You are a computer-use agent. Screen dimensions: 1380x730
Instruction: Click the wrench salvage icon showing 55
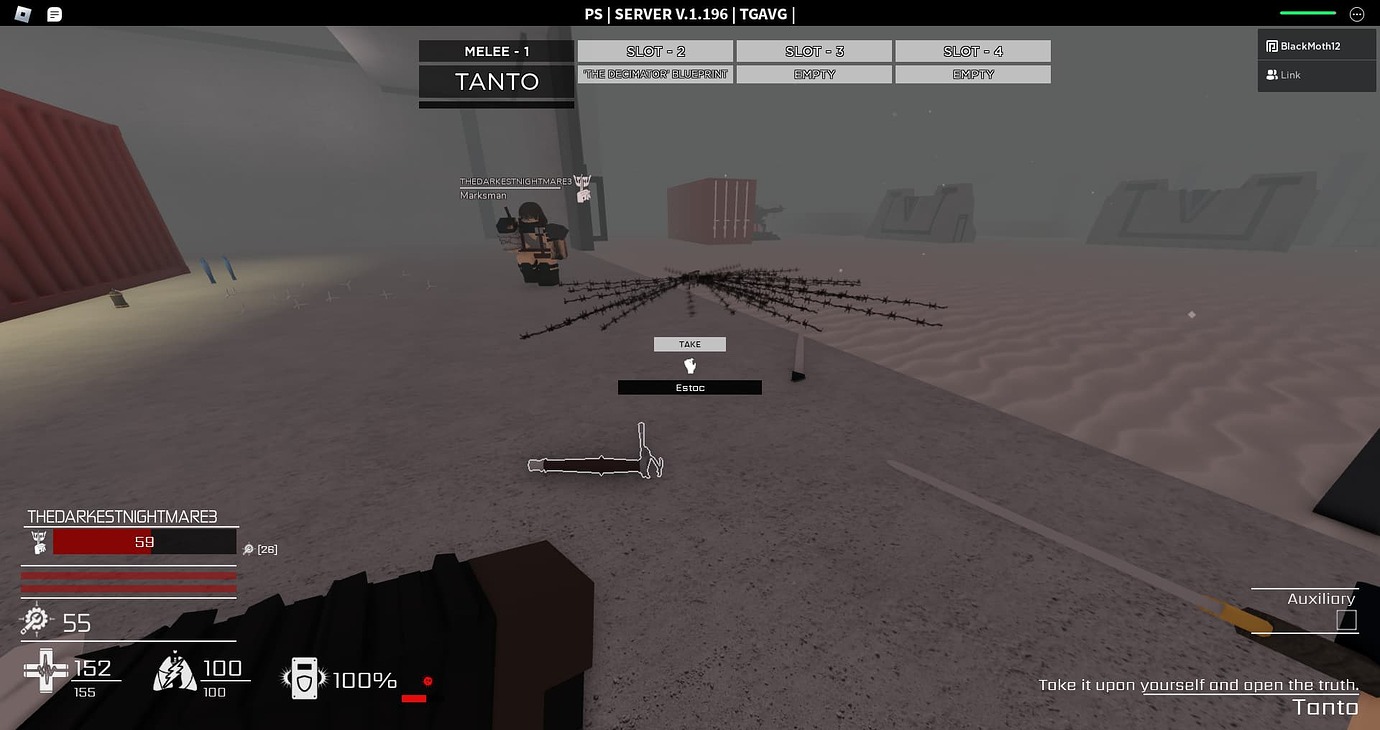tap(36, 622)
